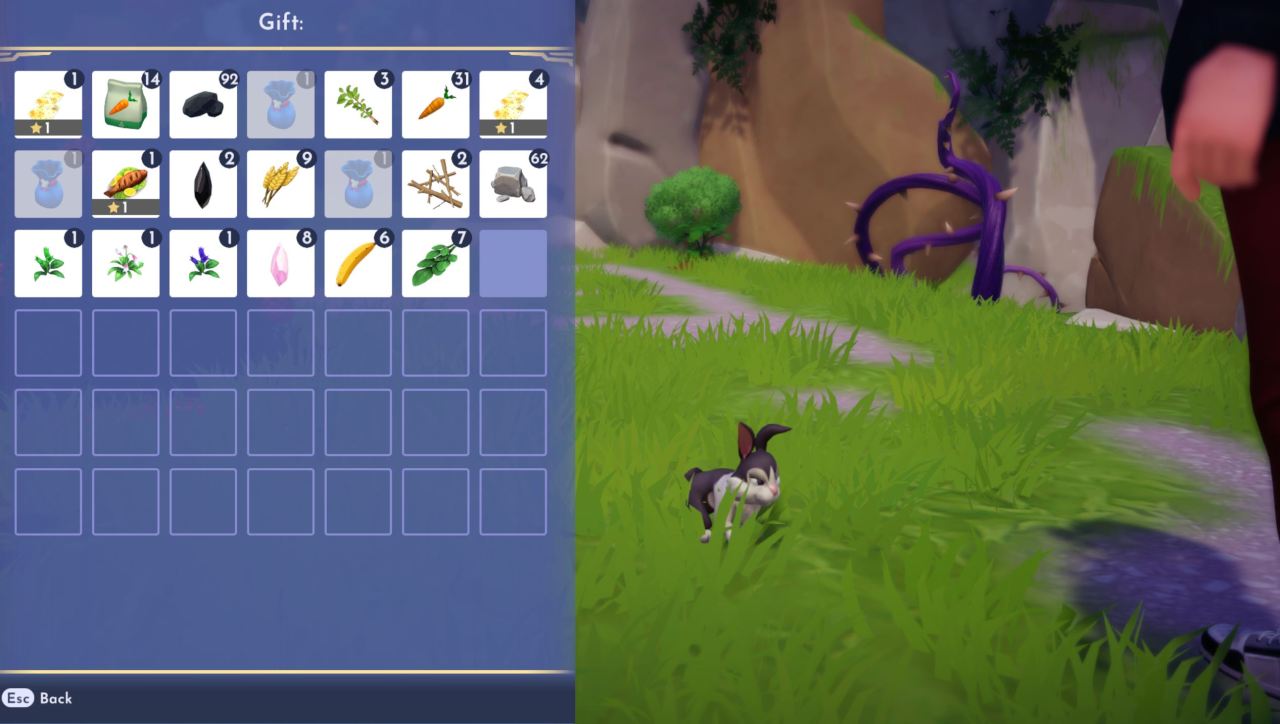
Task: Pick the stone stack item
Action: (514, 182)
